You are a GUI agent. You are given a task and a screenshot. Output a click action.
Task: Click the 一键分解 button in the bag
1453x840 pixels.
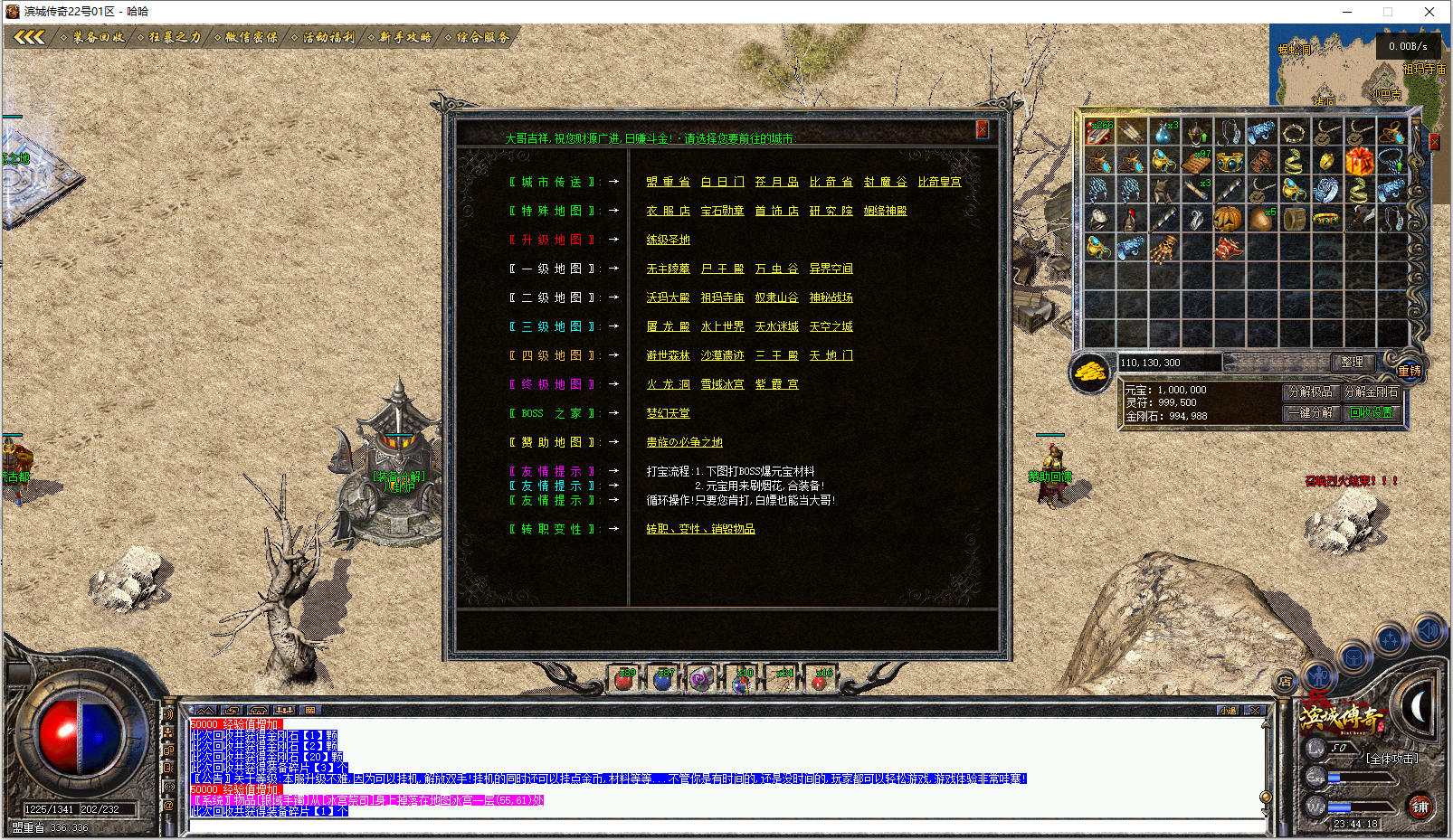pos(1310,412)
